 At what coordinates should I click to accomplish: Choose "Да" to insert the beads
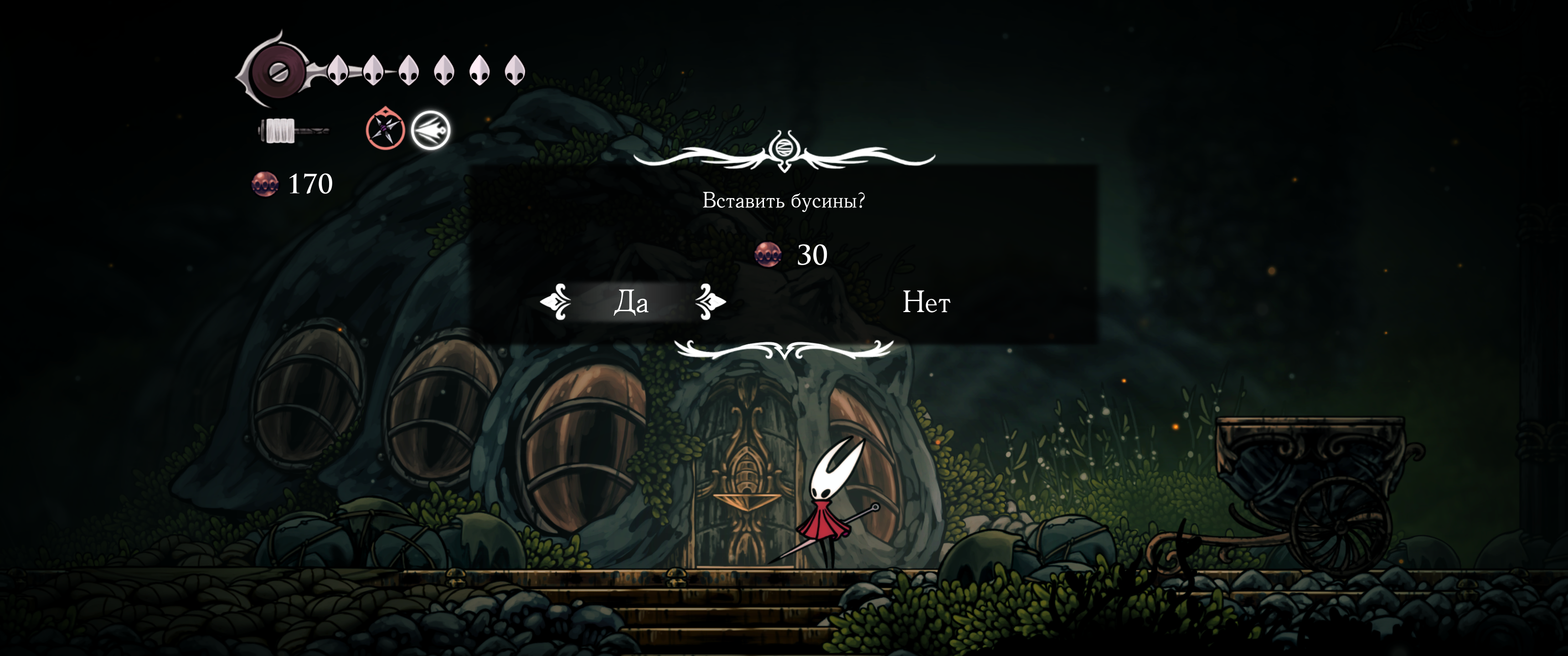pyautogui.click(x=631, y=302)
